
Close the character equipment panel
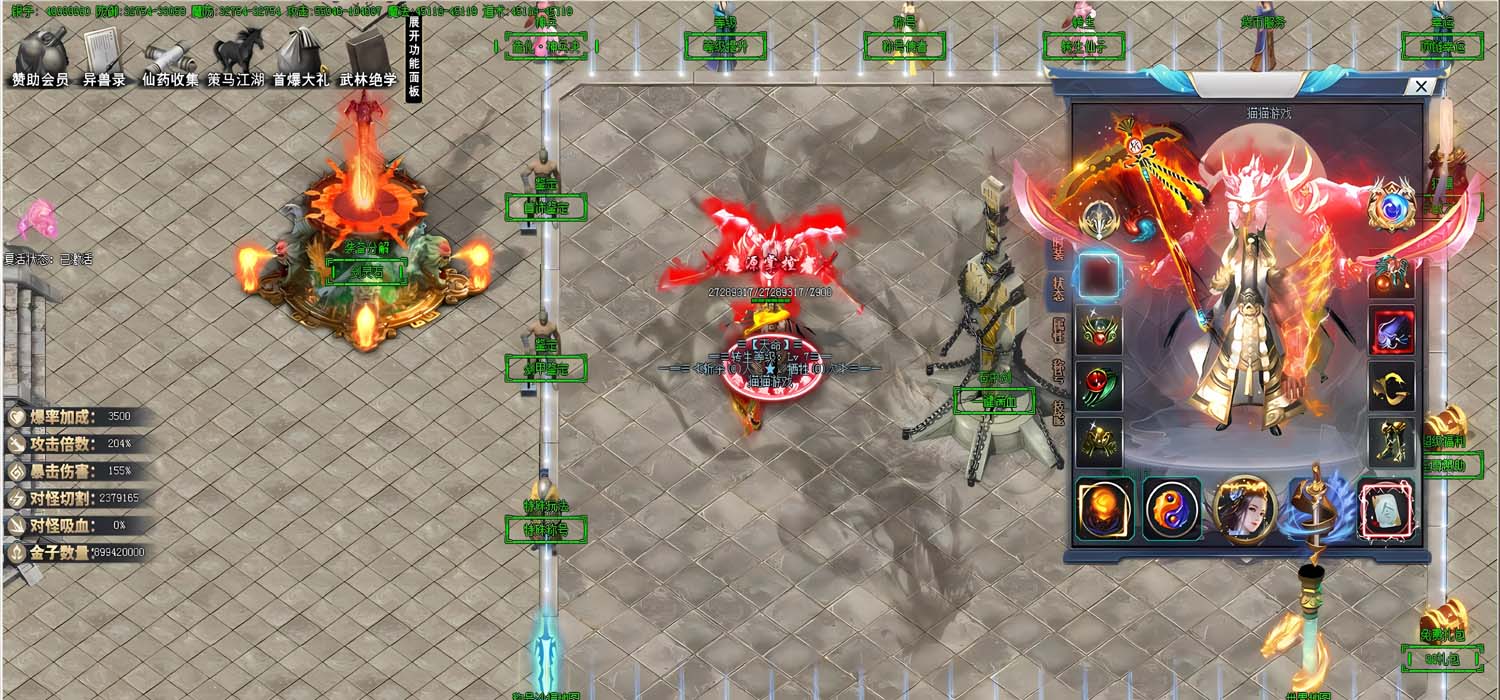1420,86
